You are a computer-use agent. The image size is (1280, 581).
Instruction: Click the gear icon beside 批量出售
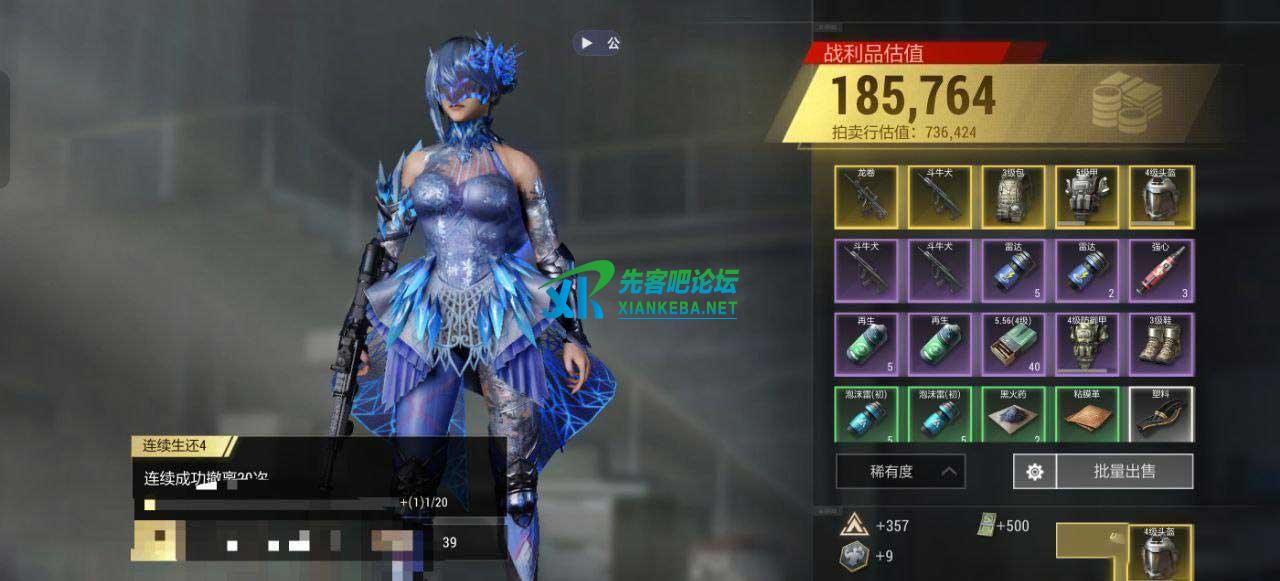1034,471
